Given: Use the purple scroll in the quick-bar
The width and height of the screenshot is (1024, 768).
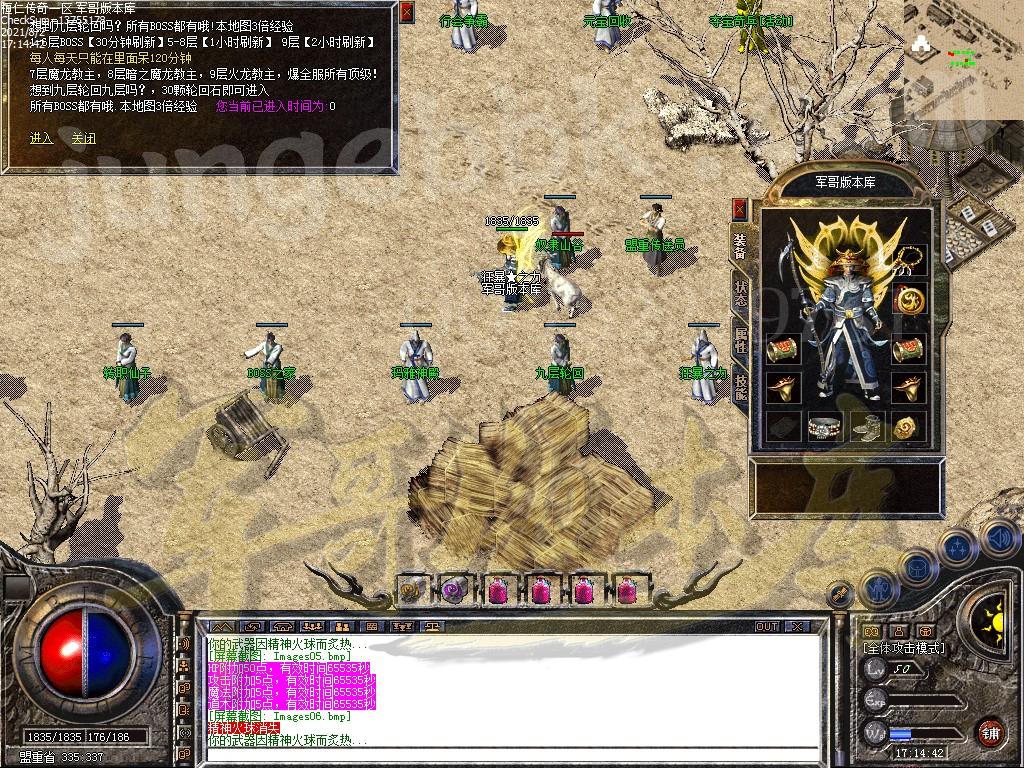Looking at the screenshot, I should 455,590.
